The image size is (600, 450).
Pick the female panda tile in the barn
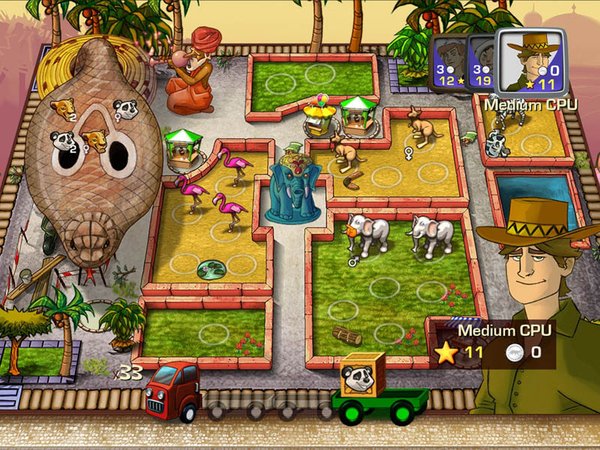tap(126, 109)
